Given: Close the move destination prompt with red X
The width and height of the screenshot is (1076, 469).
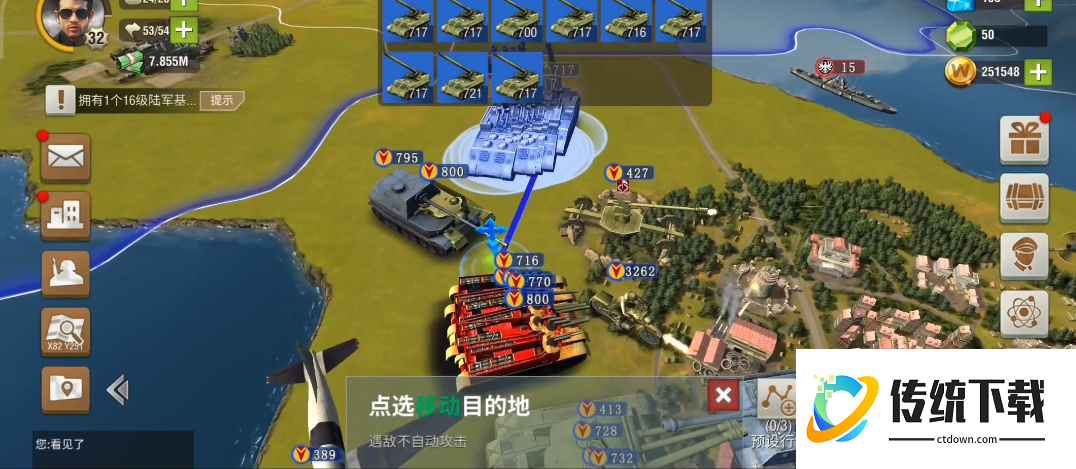Looking at the screenshot, I should point(724,396).
